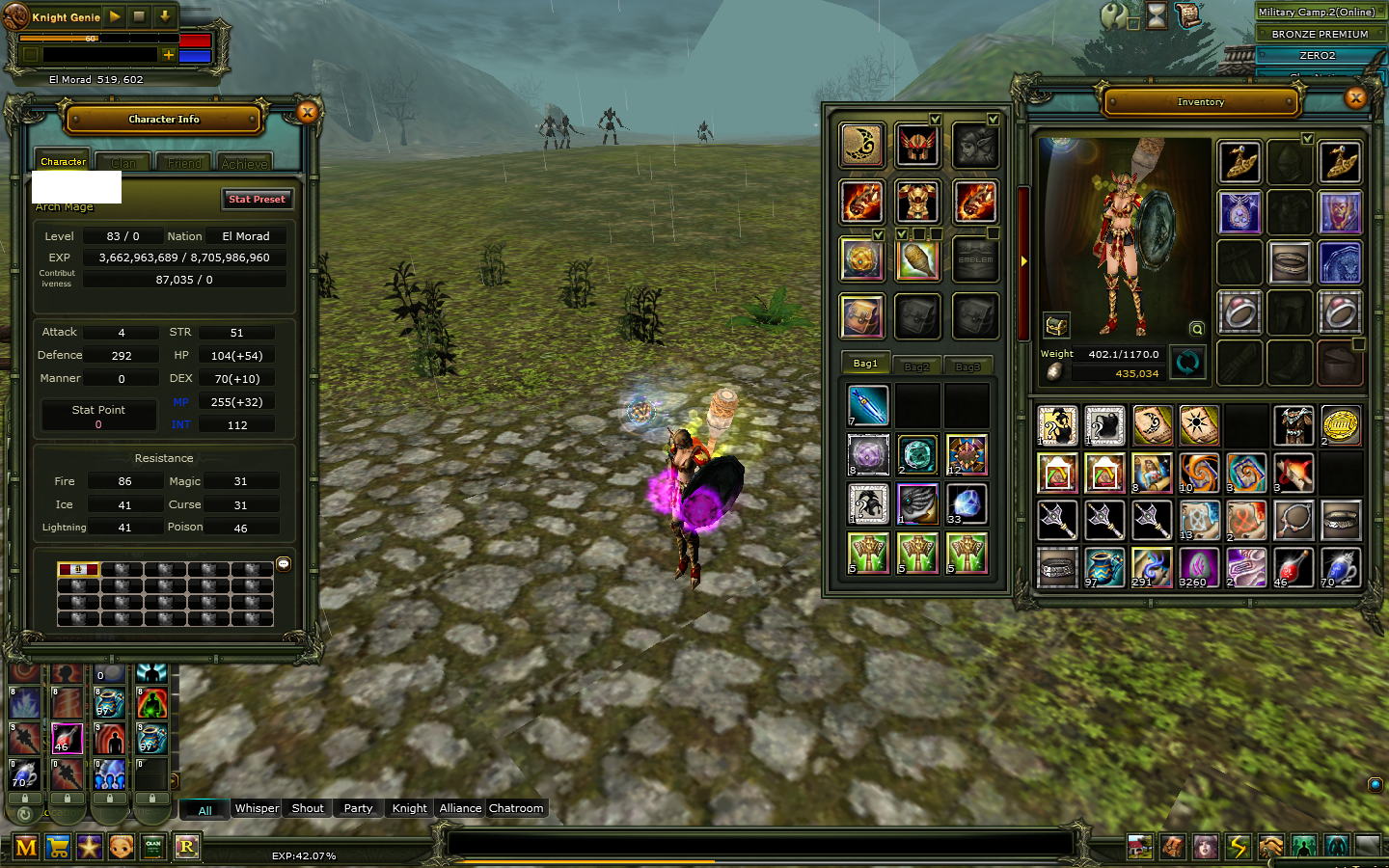The width and height of the screenshot is (1389, 868).
Task: Select the blue dagger item in Bag1
Action: tap(868, 405)
